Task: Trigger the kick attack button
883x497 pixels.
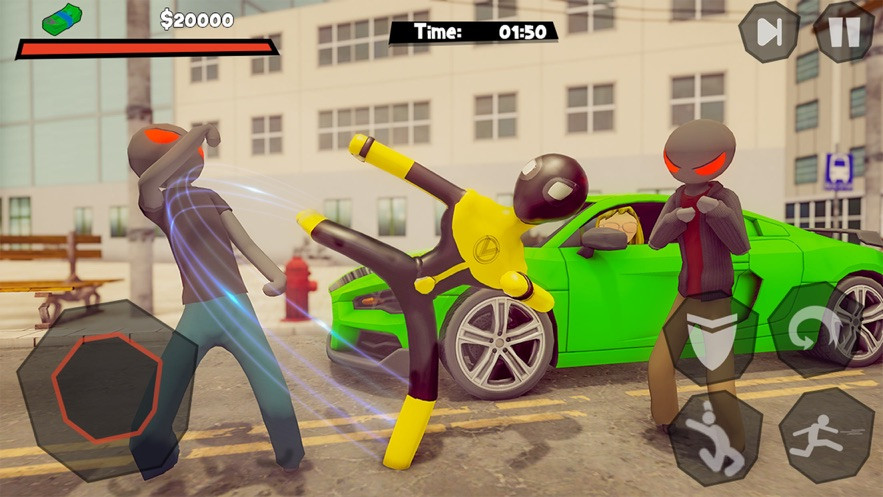Action: pyautogui.click(x=715, y=439)
